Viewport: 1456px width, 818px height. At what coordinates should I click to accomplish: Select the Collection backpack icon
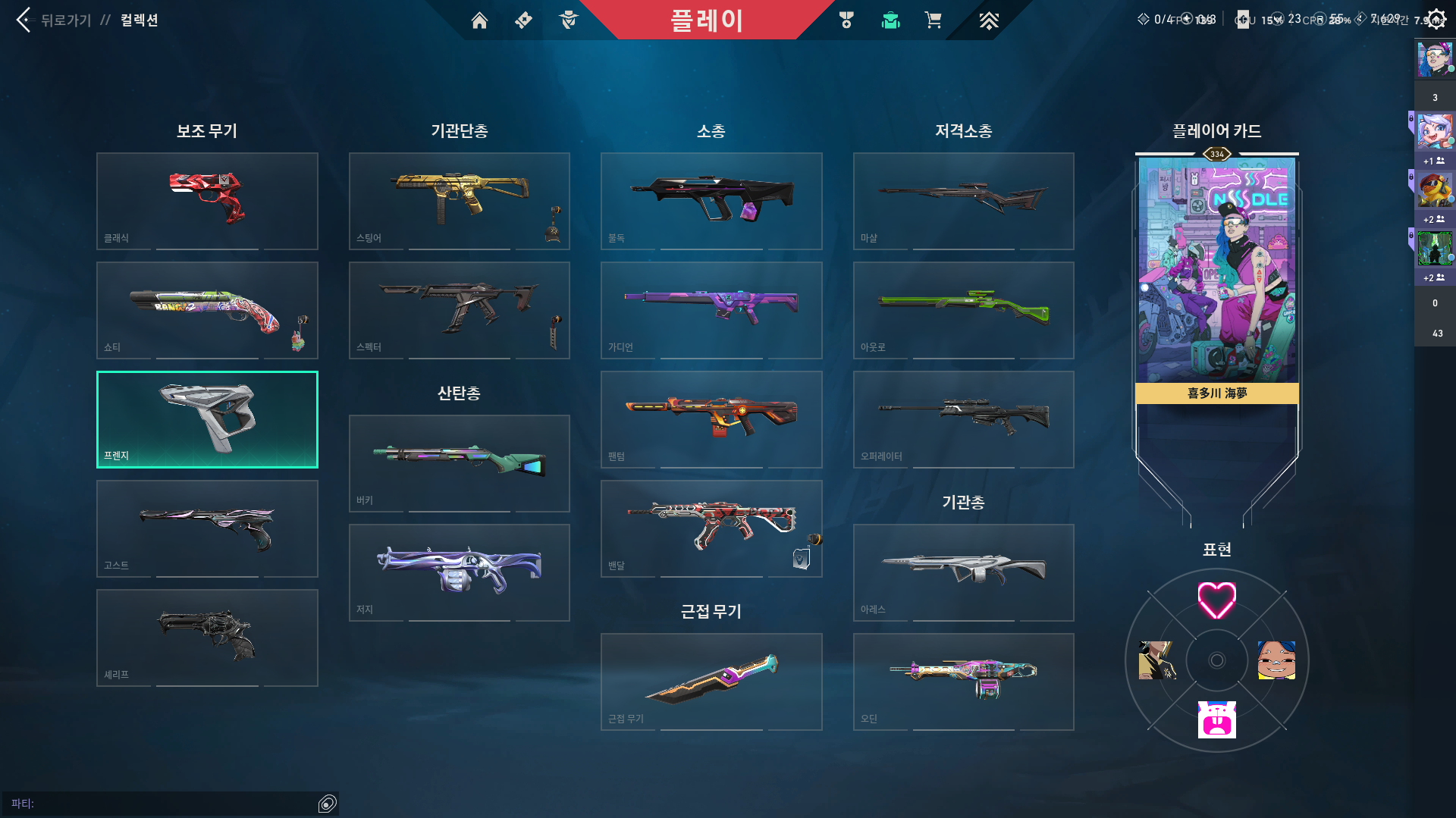890,20
